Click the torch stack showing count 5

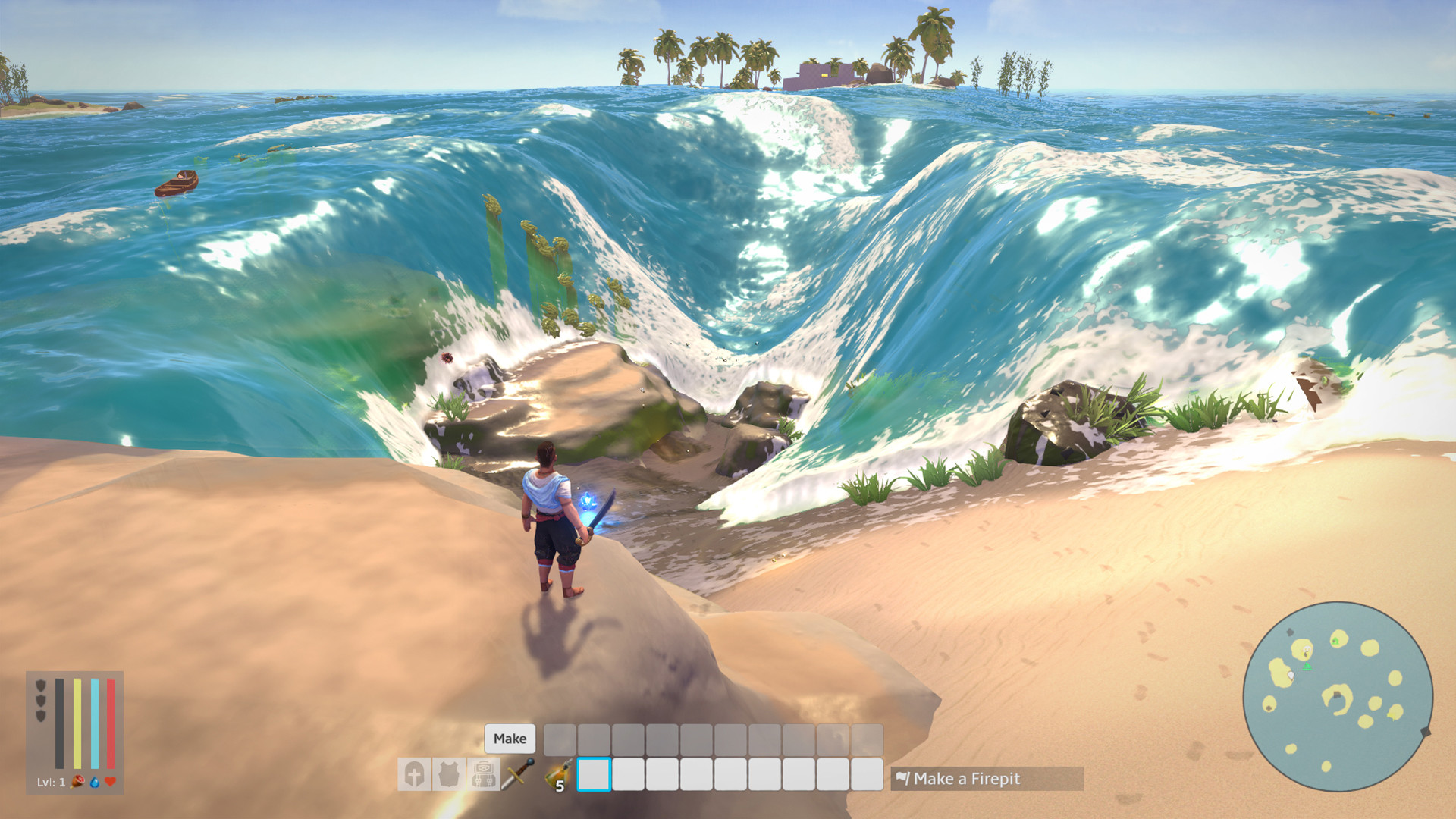[x=557, y=773]
